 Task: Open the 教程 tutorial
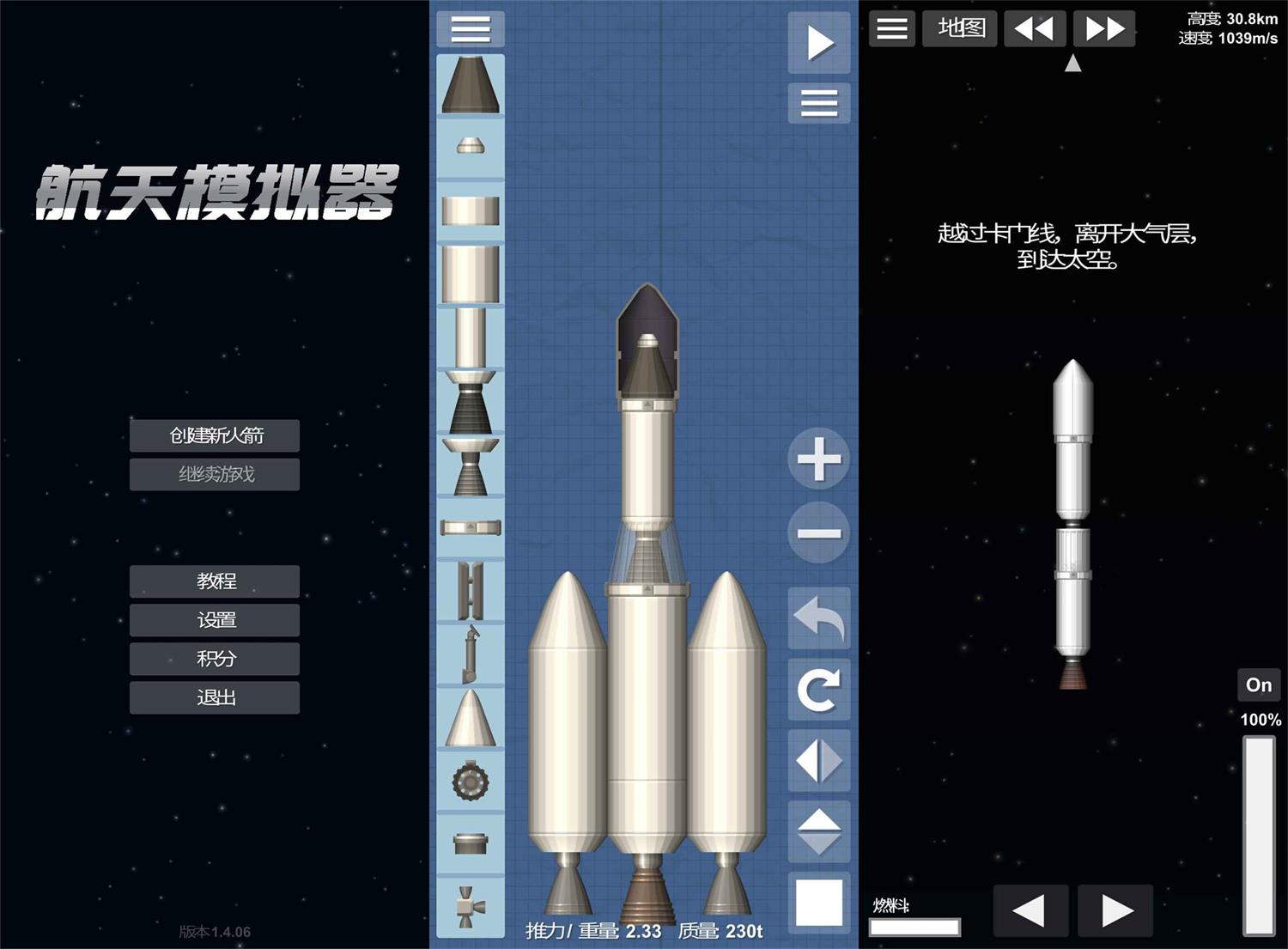coord(214,581)
